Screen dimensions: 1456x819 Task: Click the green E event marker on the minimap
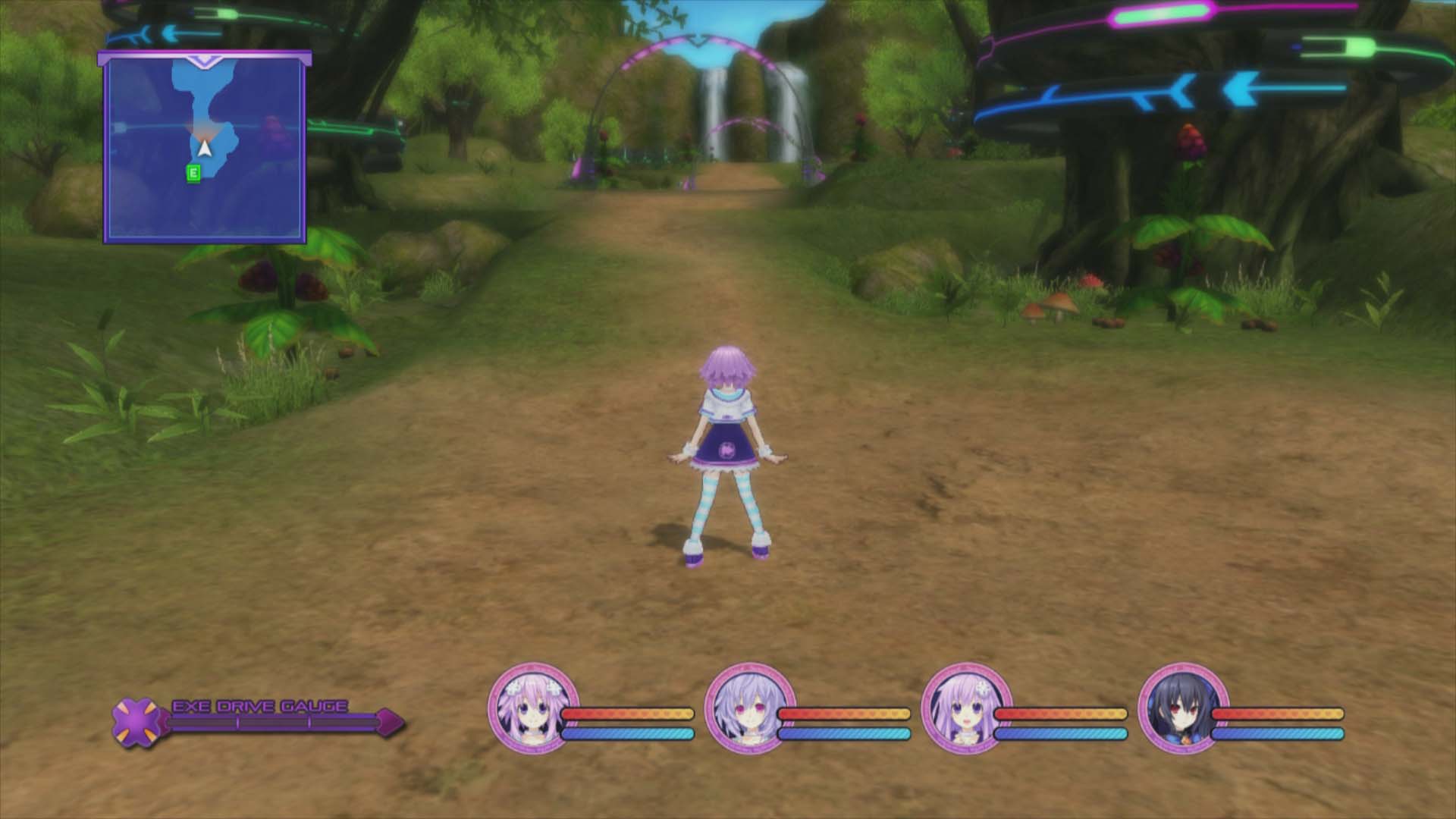point(193,173)
